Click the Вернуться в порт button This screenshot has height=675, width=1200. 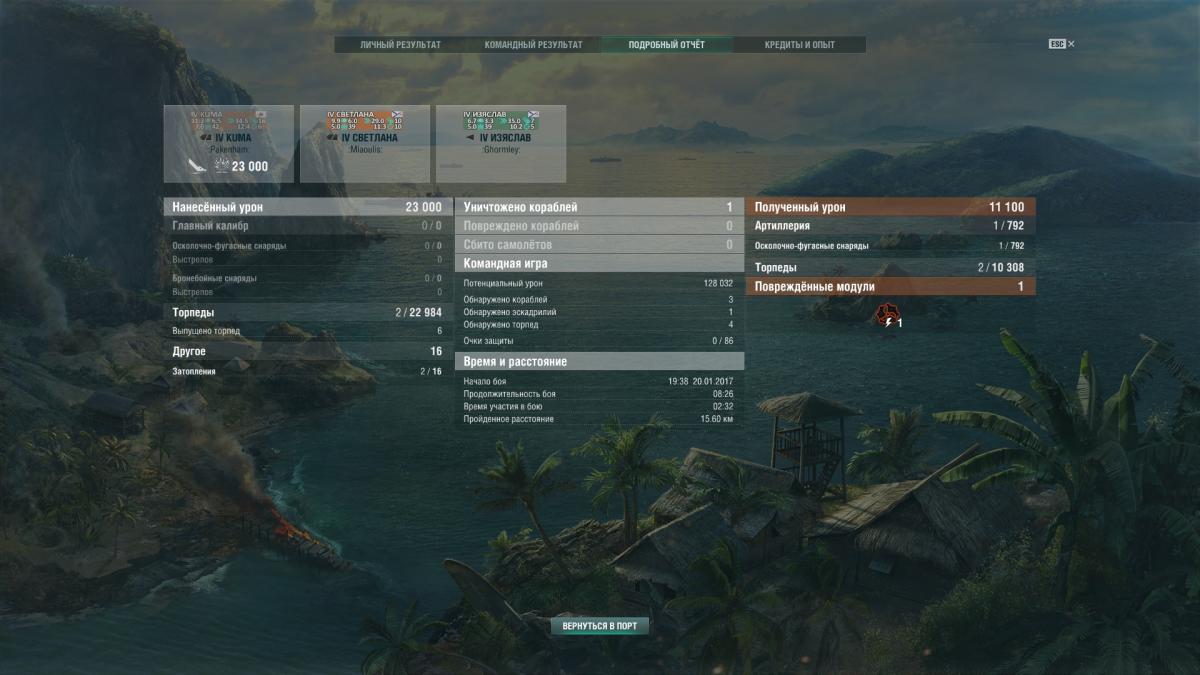(600, 626)
